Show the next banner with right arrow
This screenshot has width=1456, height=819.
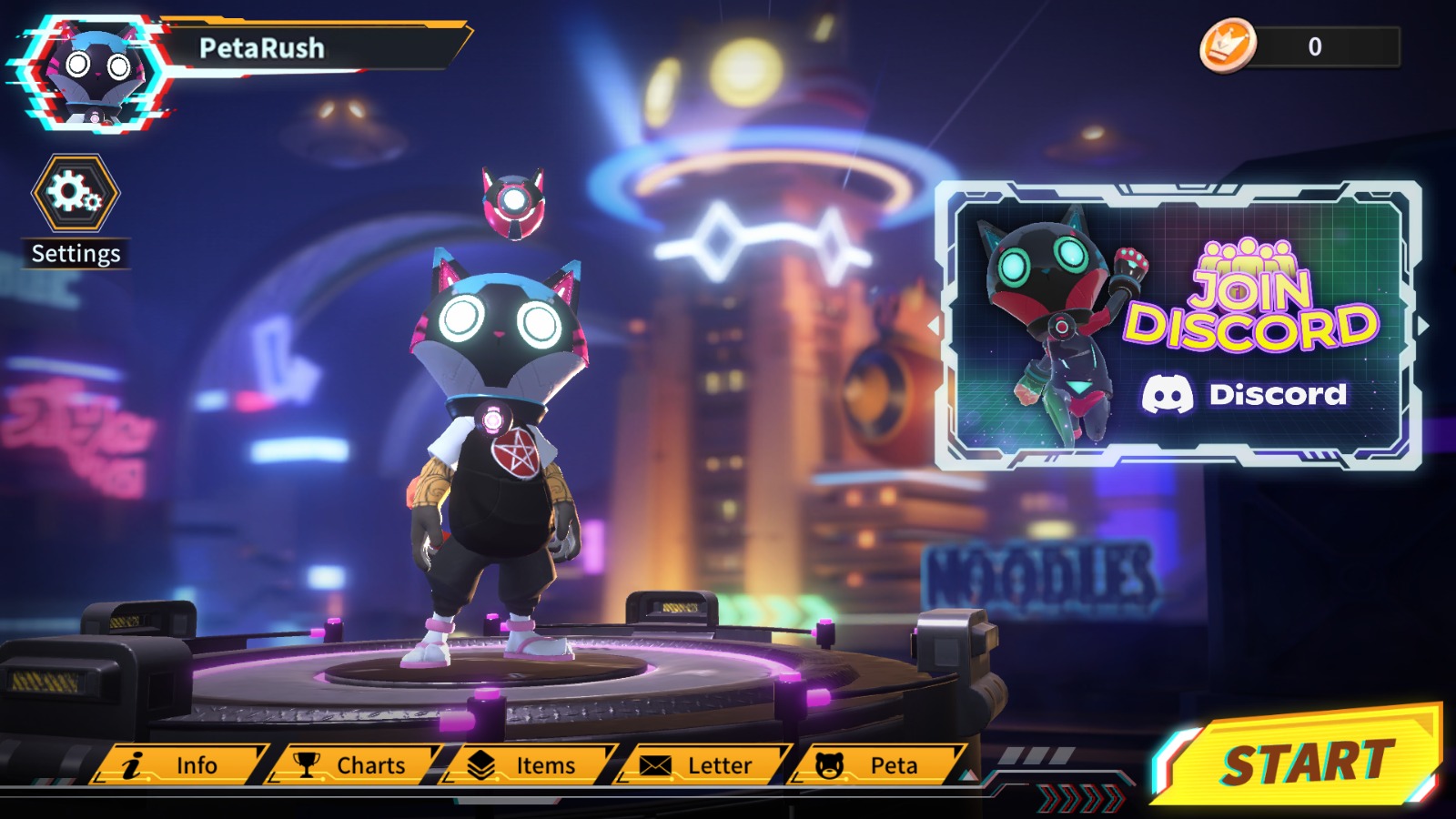click(x=1423, y=325)
